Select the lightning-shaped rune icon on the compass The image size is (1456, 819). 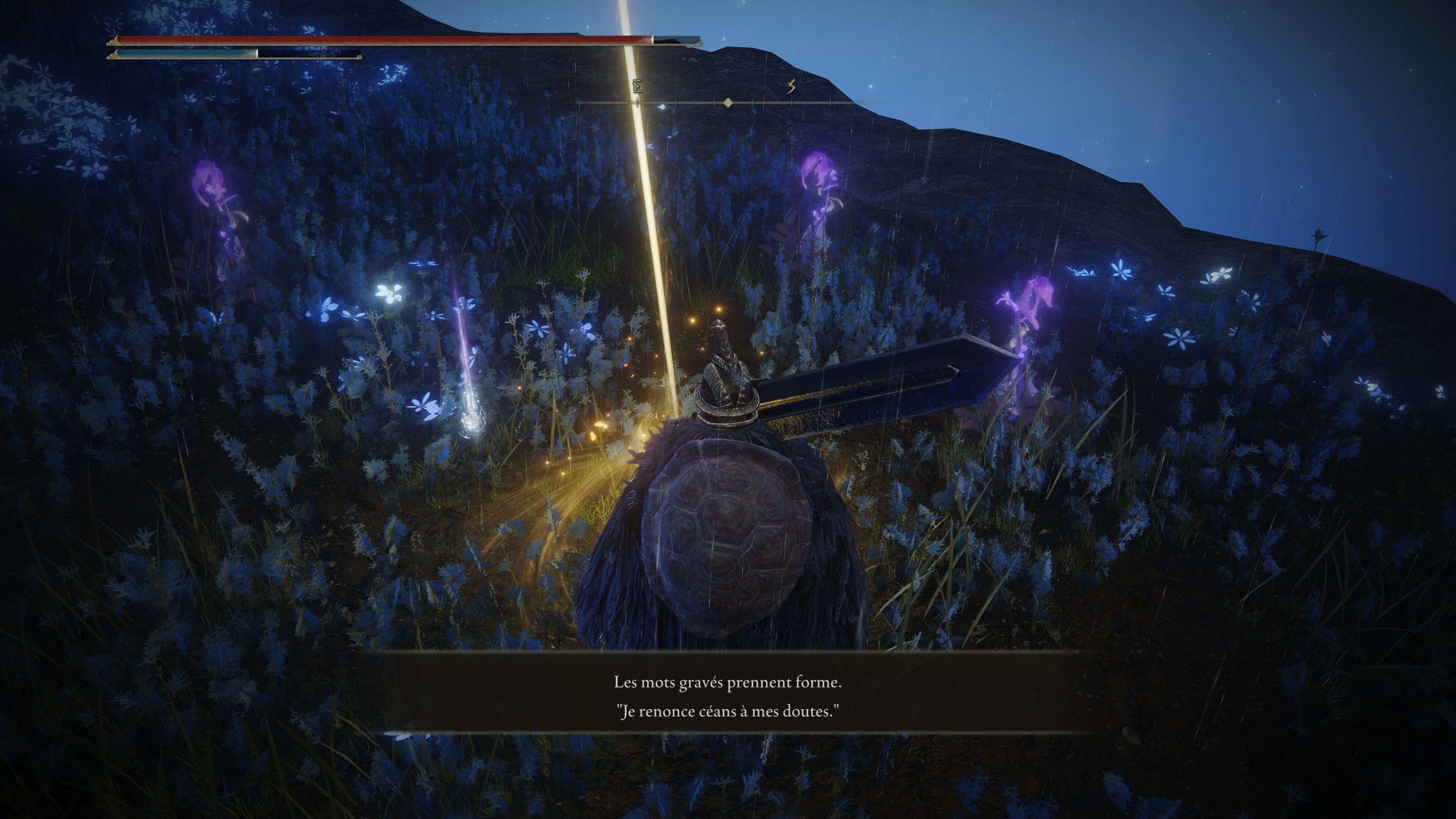791,86
